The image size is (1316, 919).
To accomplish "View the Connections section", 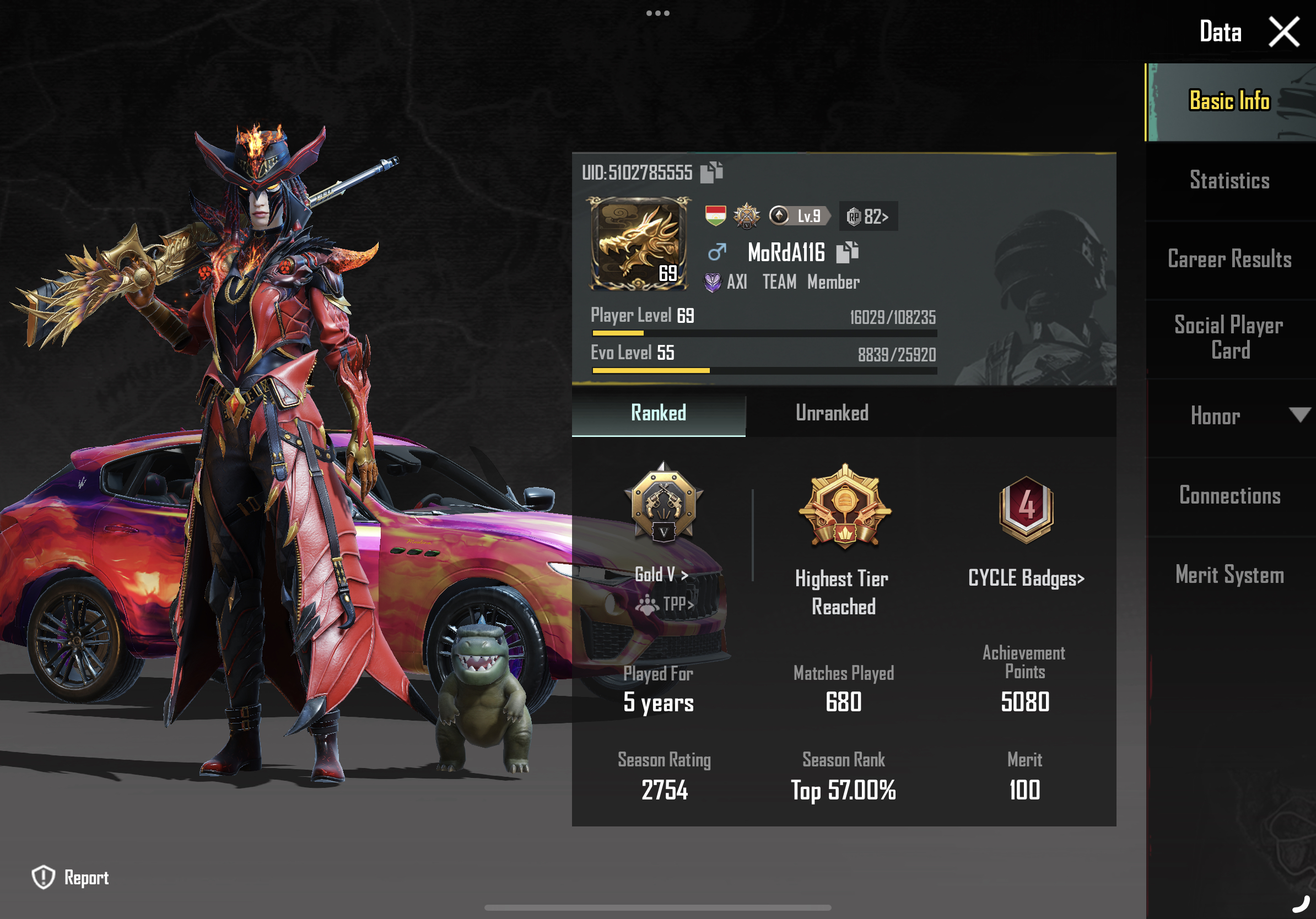I will click(1229, 496).
